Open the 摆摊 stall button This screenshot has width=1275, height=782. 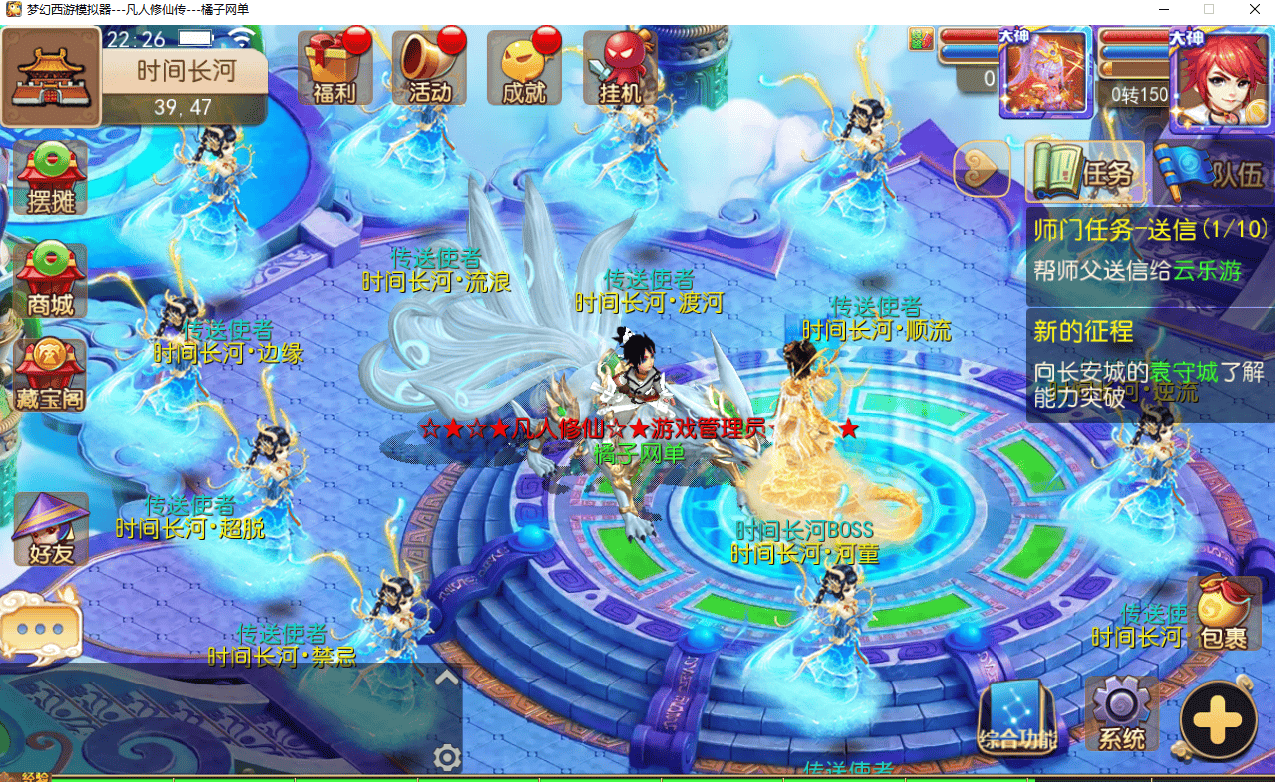click(x=50, y=178)
